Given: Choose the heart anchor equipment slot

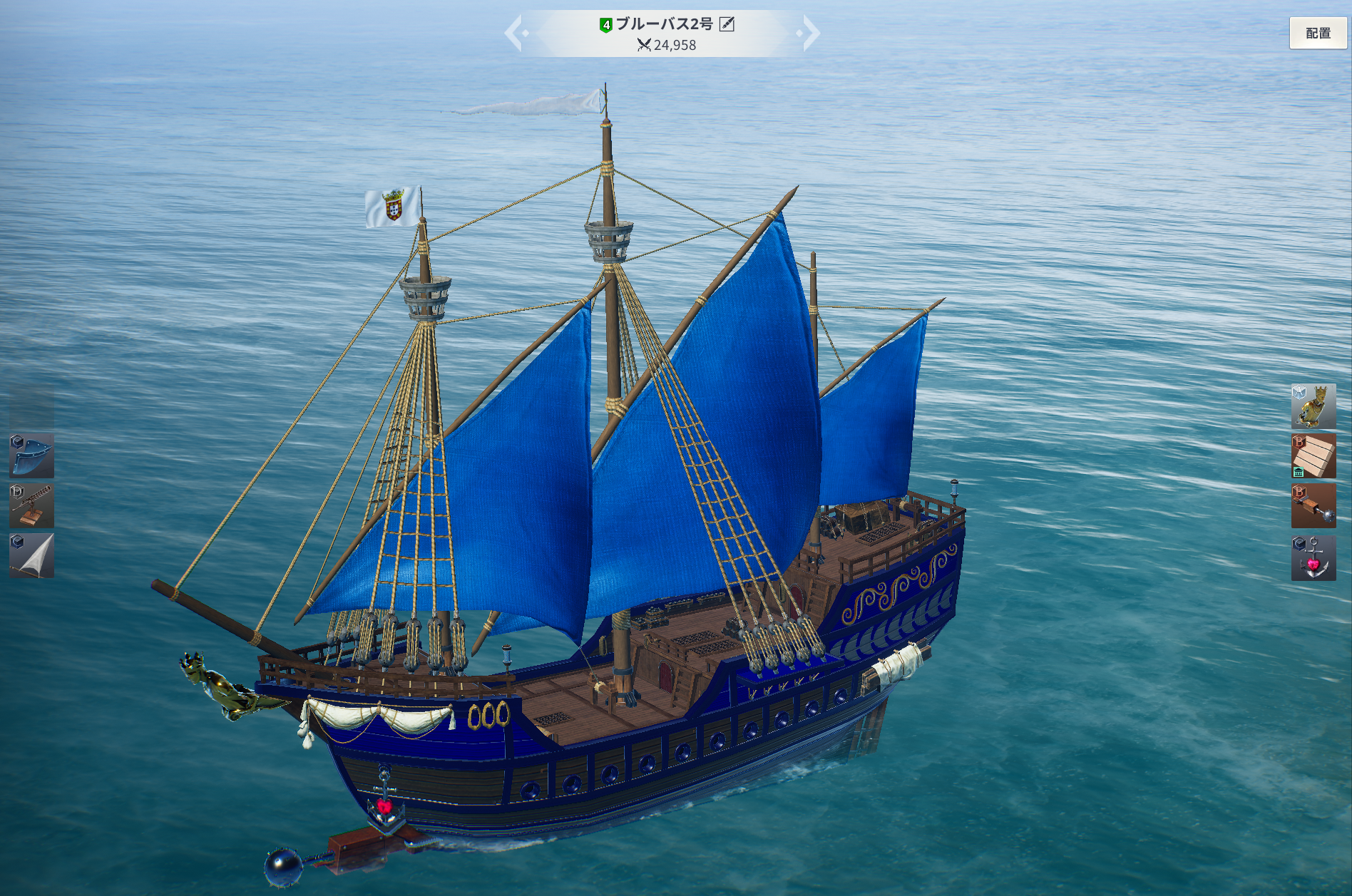Looking at the screenshot, I should 1313,557.
